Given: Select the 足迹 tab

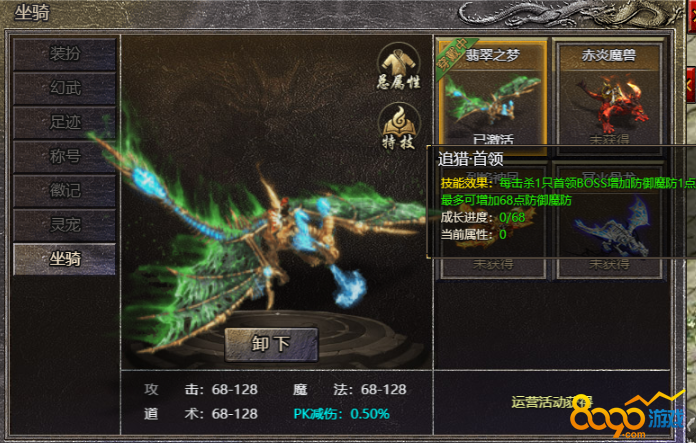Looking at the screenshot, I should 64,123.
